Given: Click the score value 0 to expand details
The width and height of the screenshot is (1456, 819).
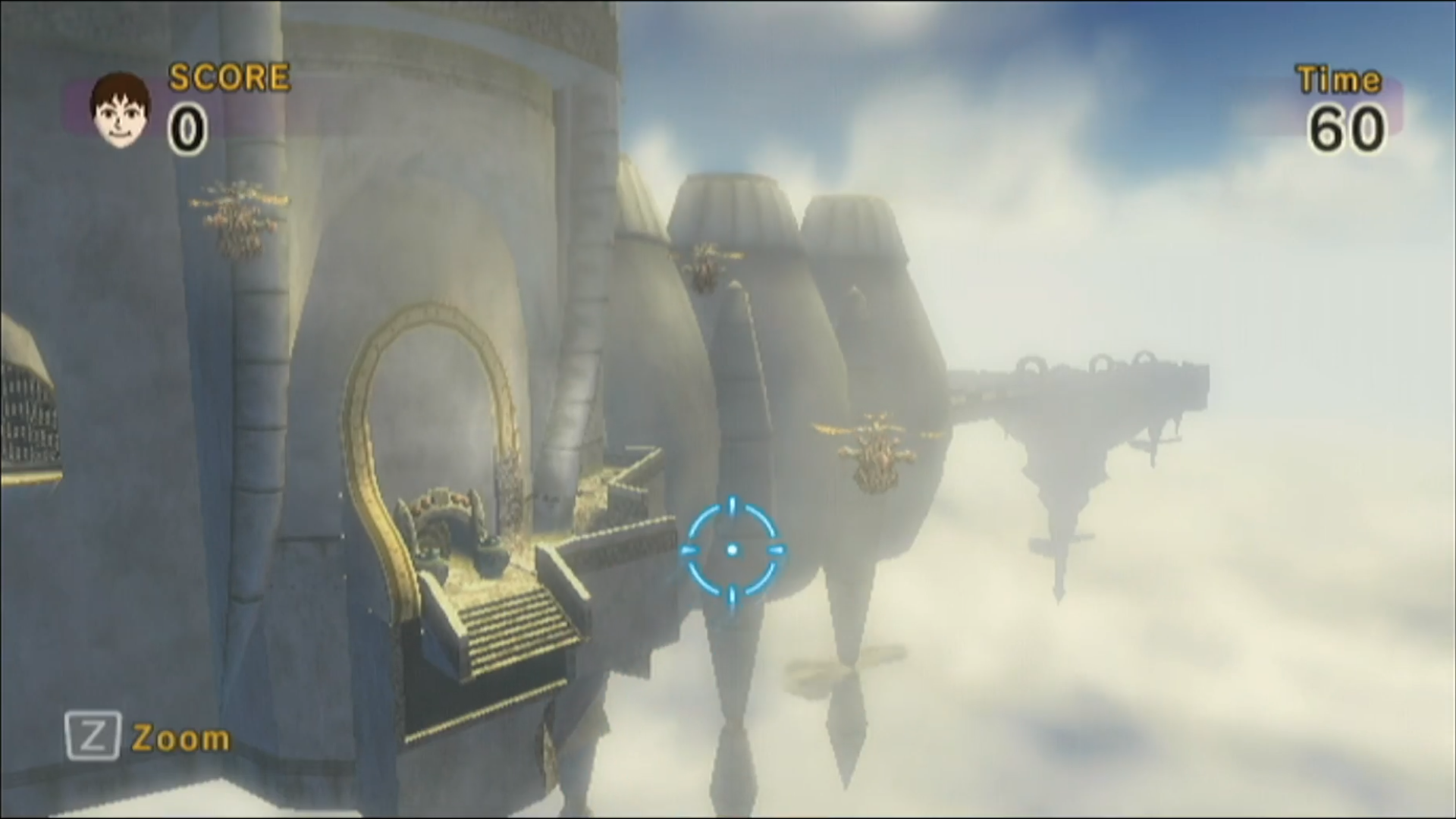Looking at the screenshot, I should [x=188, y=129].
